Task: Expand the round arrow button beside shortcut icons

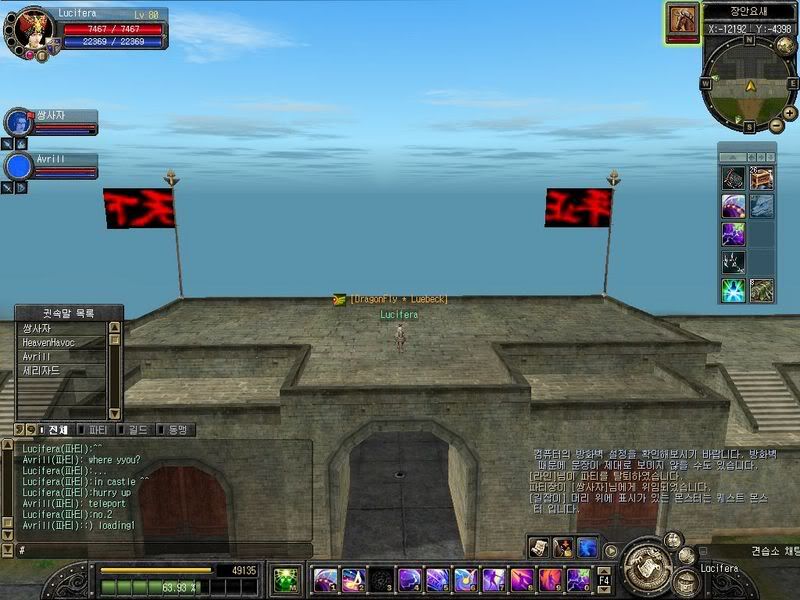Action: tap(610, 550)
